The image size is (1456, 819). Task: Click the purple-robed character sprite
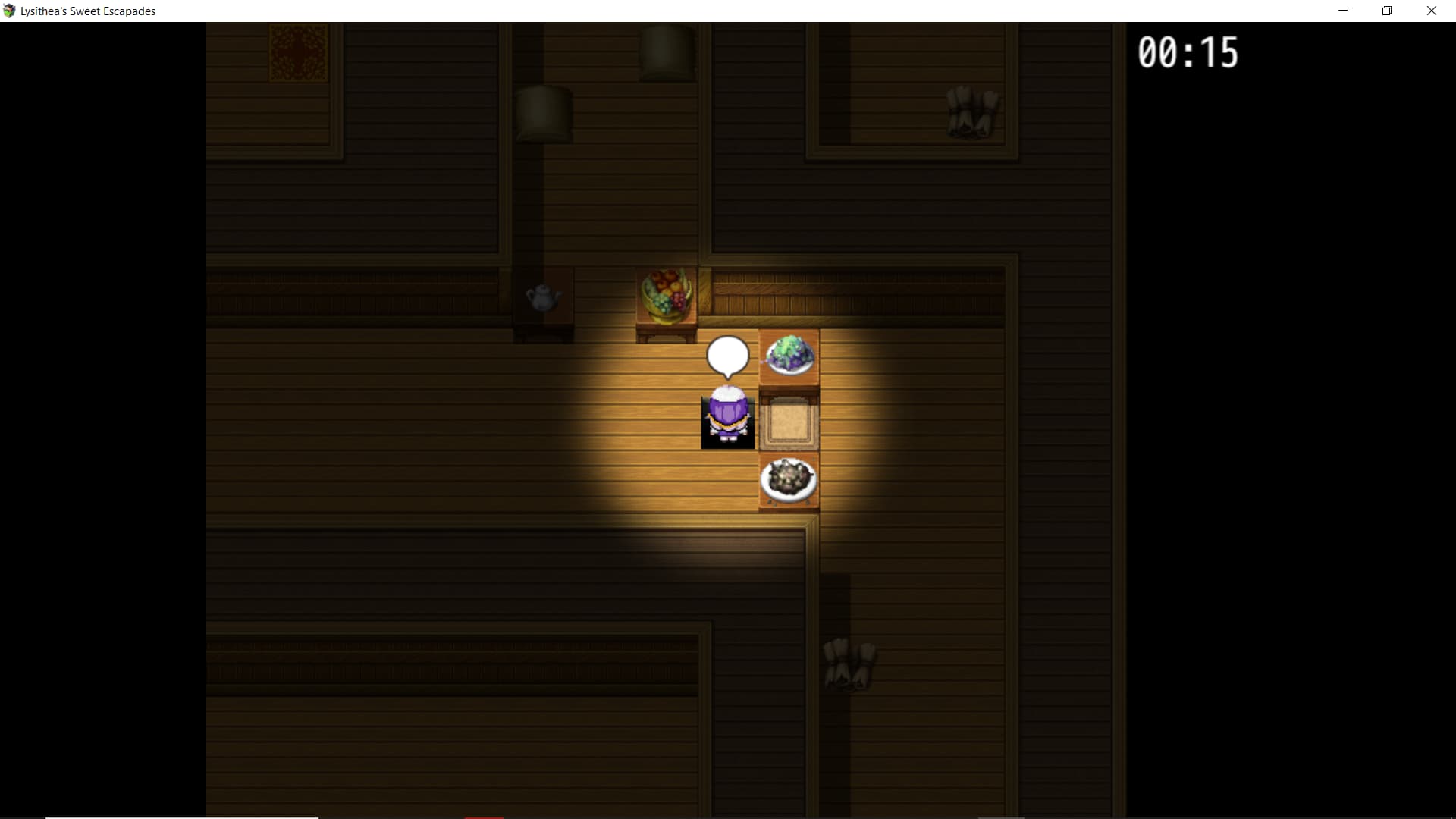tap(727, 415)
